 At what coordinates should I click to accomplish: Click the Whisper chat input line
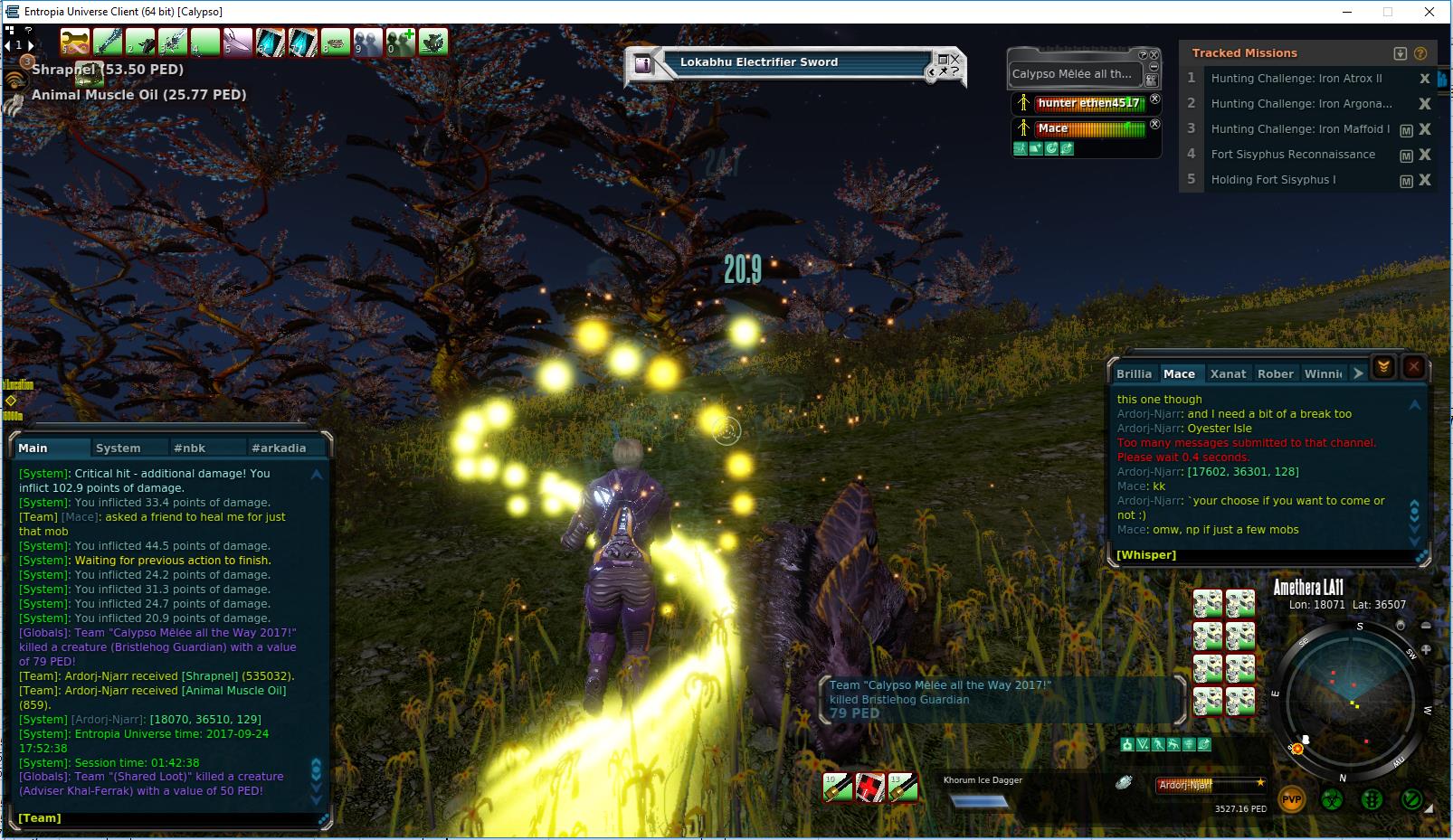1267,554
